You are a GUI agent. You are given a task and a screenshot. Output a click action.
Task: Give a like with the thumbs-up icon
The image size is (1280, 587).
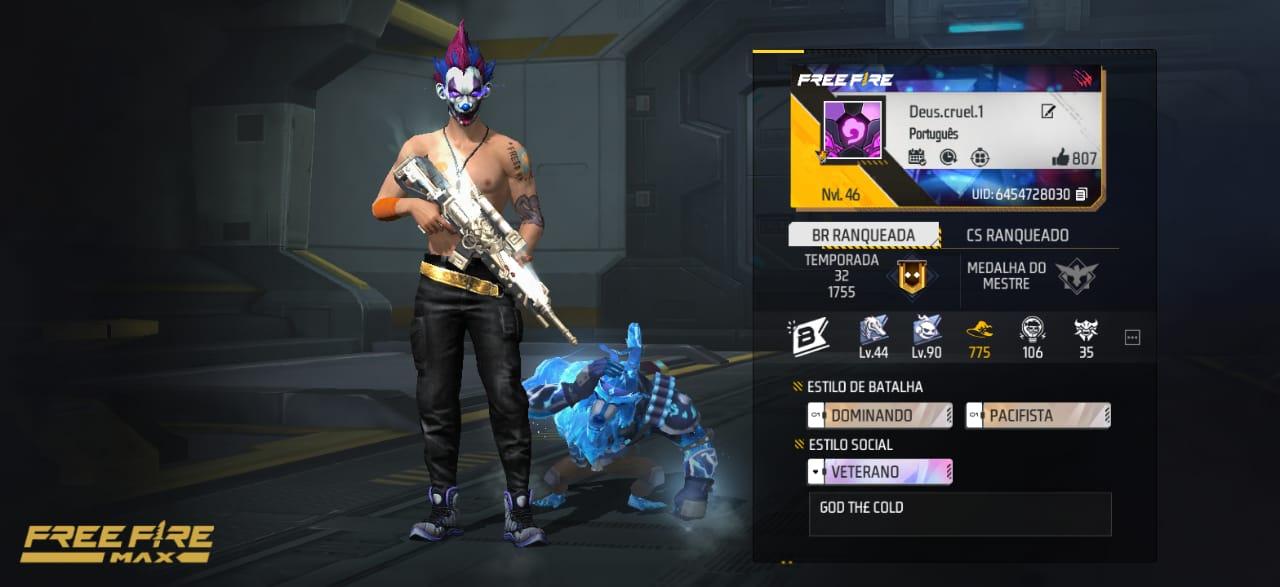(1061, 158)
